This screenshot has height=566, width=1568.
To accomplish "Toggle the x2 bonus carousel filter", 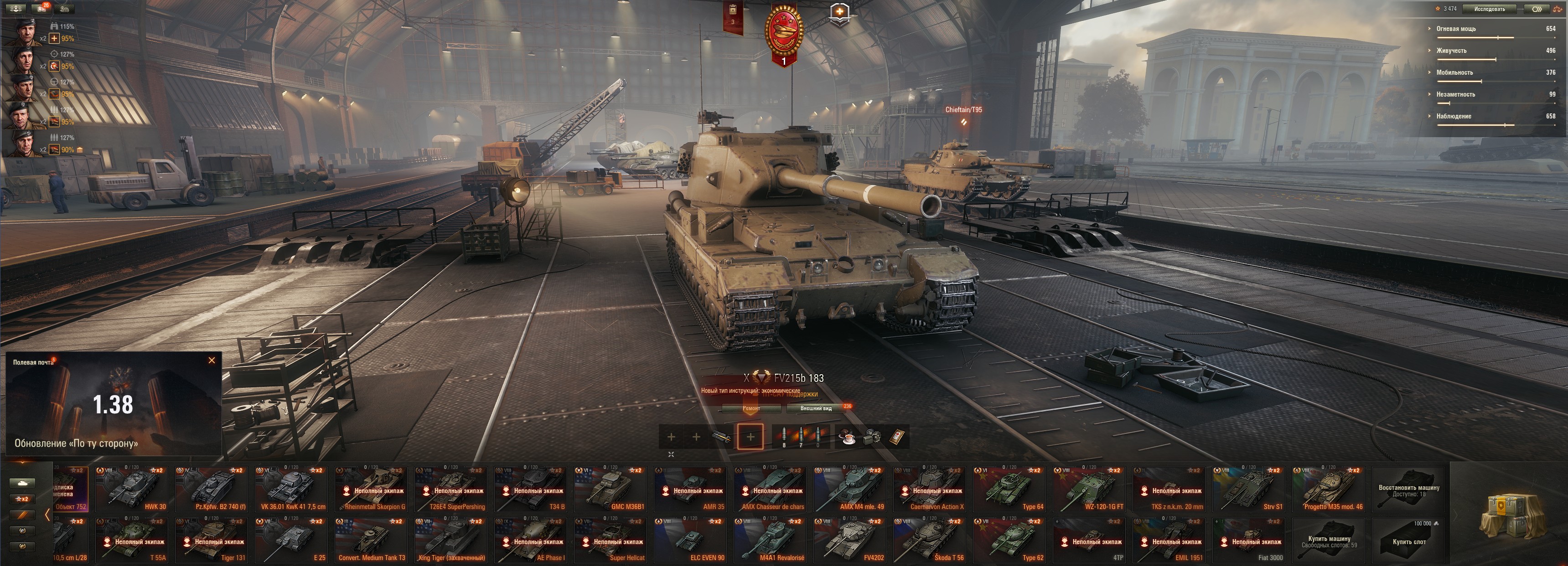I will click(x=22, y=499).
